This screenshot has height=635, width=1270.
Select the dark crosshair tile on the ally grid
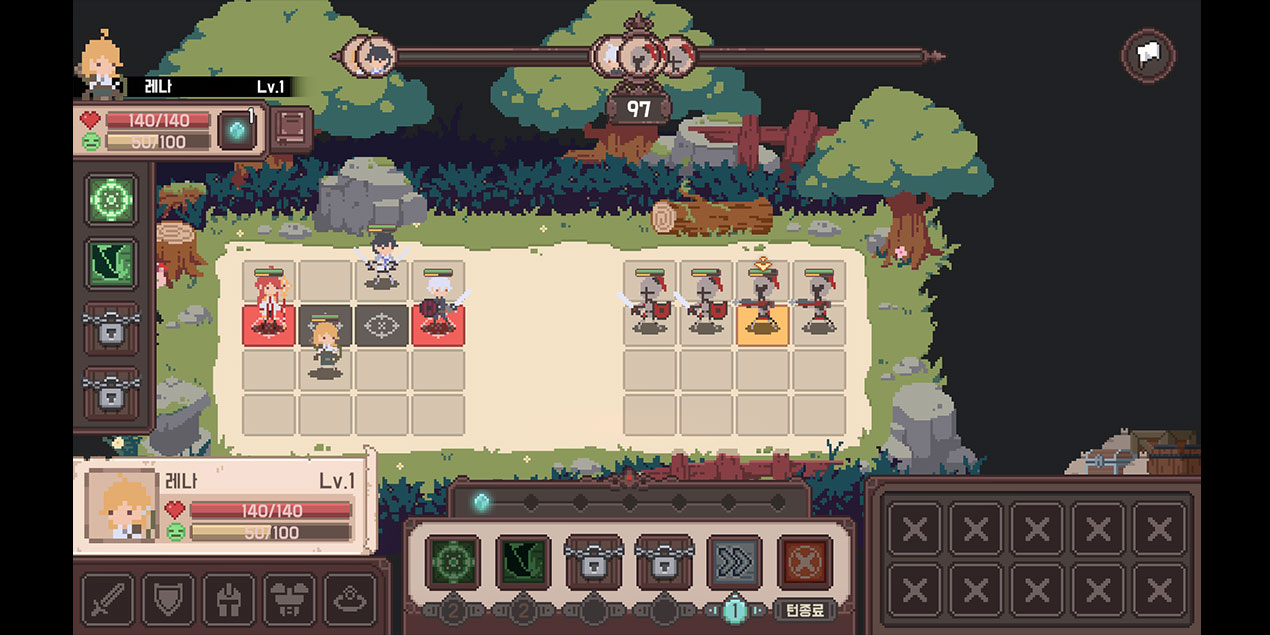click(x=382, y=325)
